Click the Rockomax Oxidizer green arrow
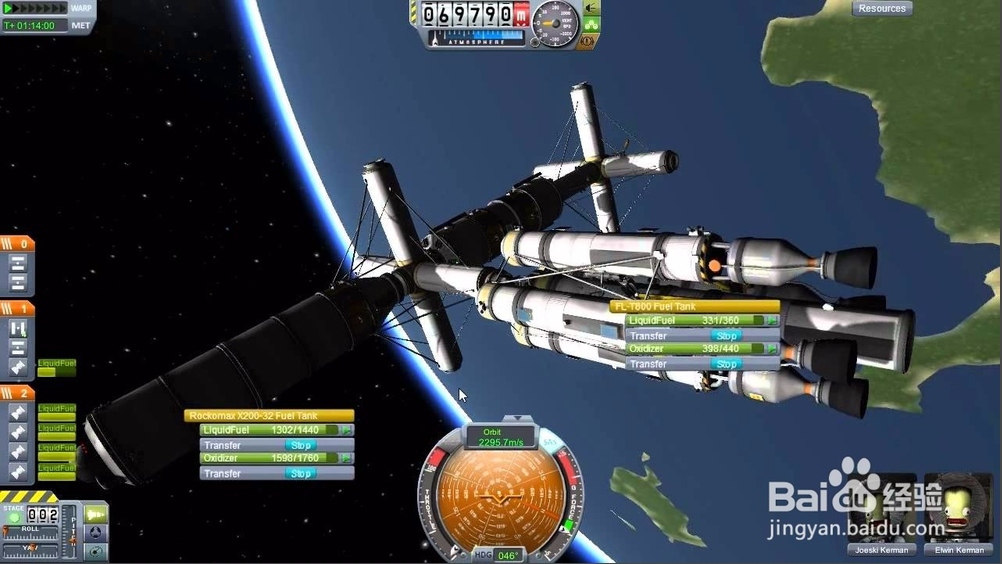The image size is (1002, 564). (x=347, y=459)
